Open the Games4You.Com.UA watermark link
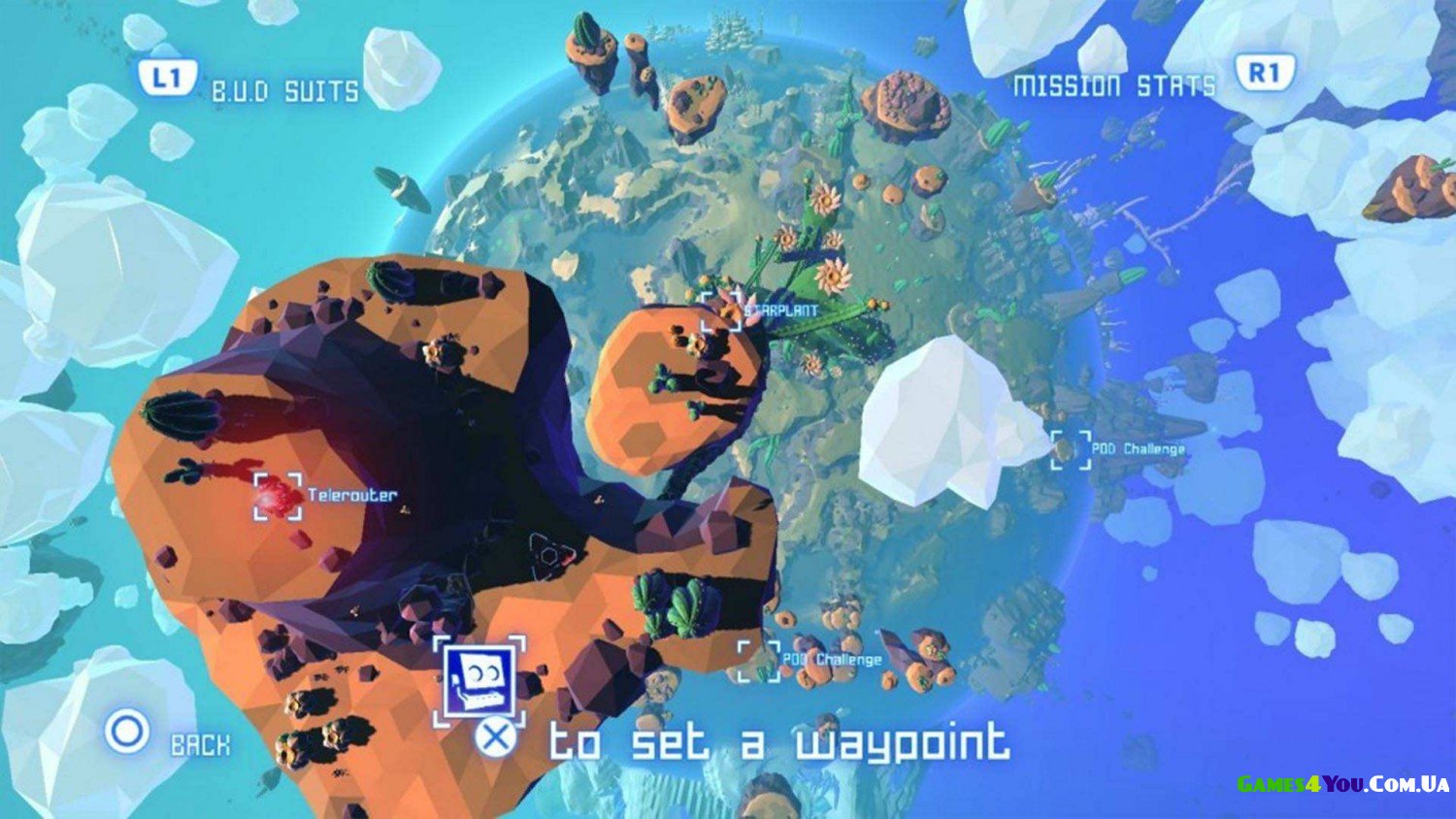The height and width of the screenshot is (819, 1456). coord(1342,784)
